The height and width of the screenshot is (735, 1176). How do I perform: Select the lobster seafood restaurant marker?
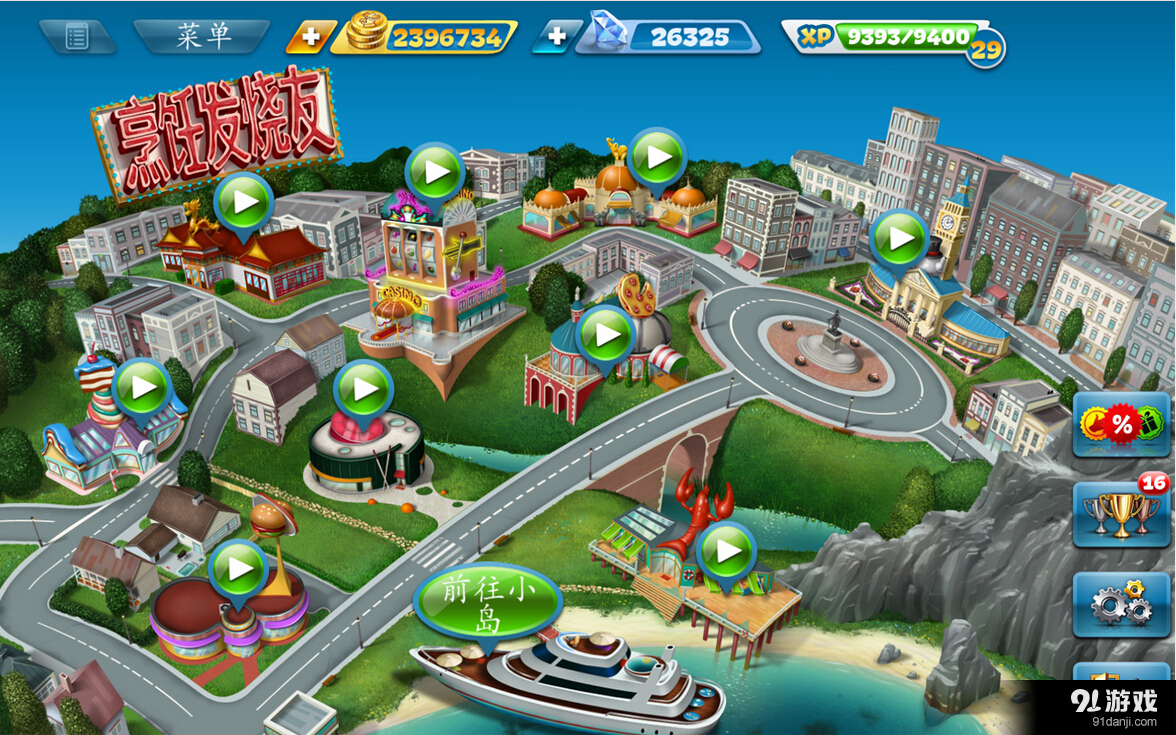[x=726, y=551]
